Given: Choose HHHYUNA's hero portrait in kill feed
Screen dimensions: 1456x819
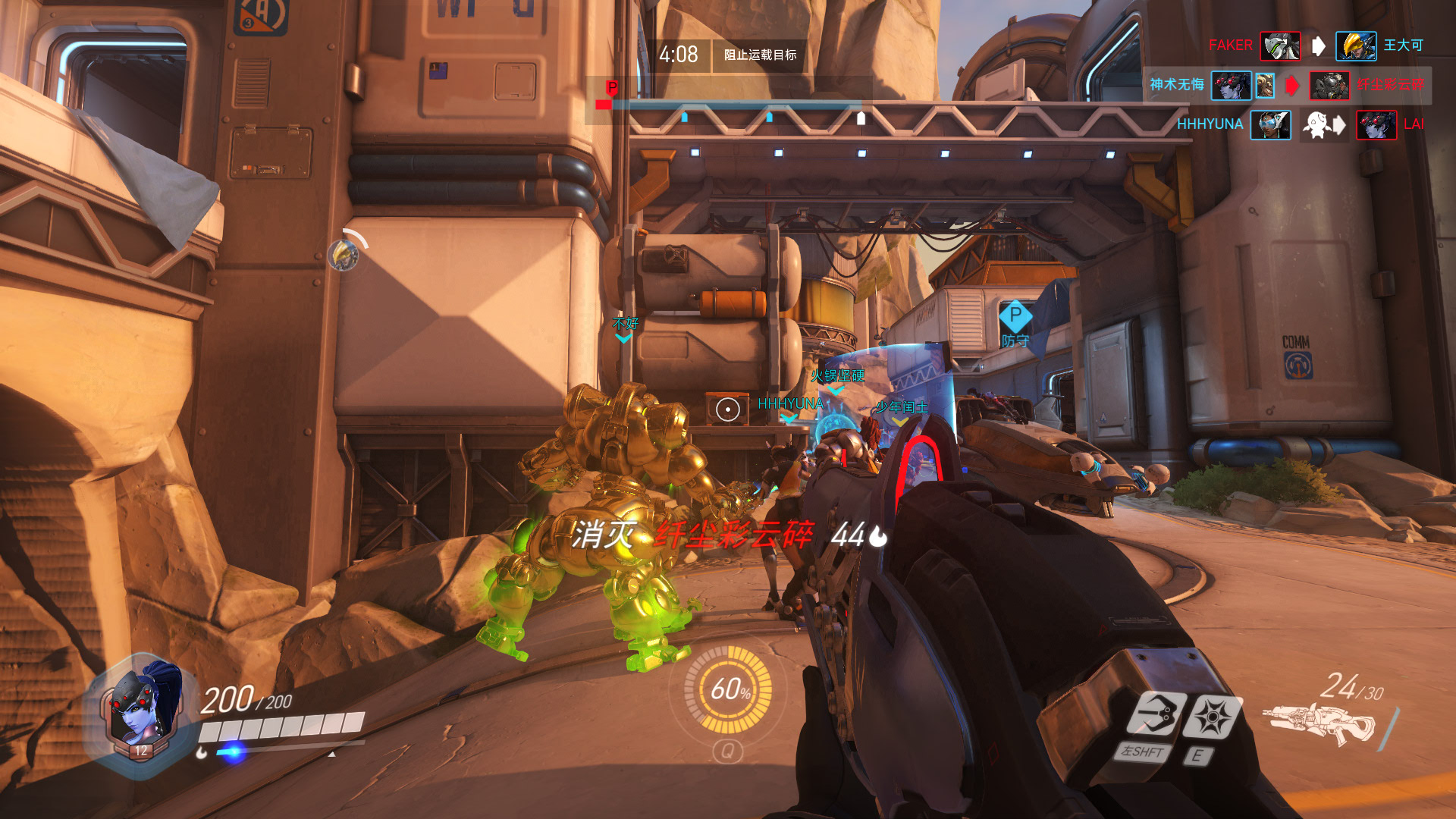Looking at the screenshot, I should tap(1270, 124).
